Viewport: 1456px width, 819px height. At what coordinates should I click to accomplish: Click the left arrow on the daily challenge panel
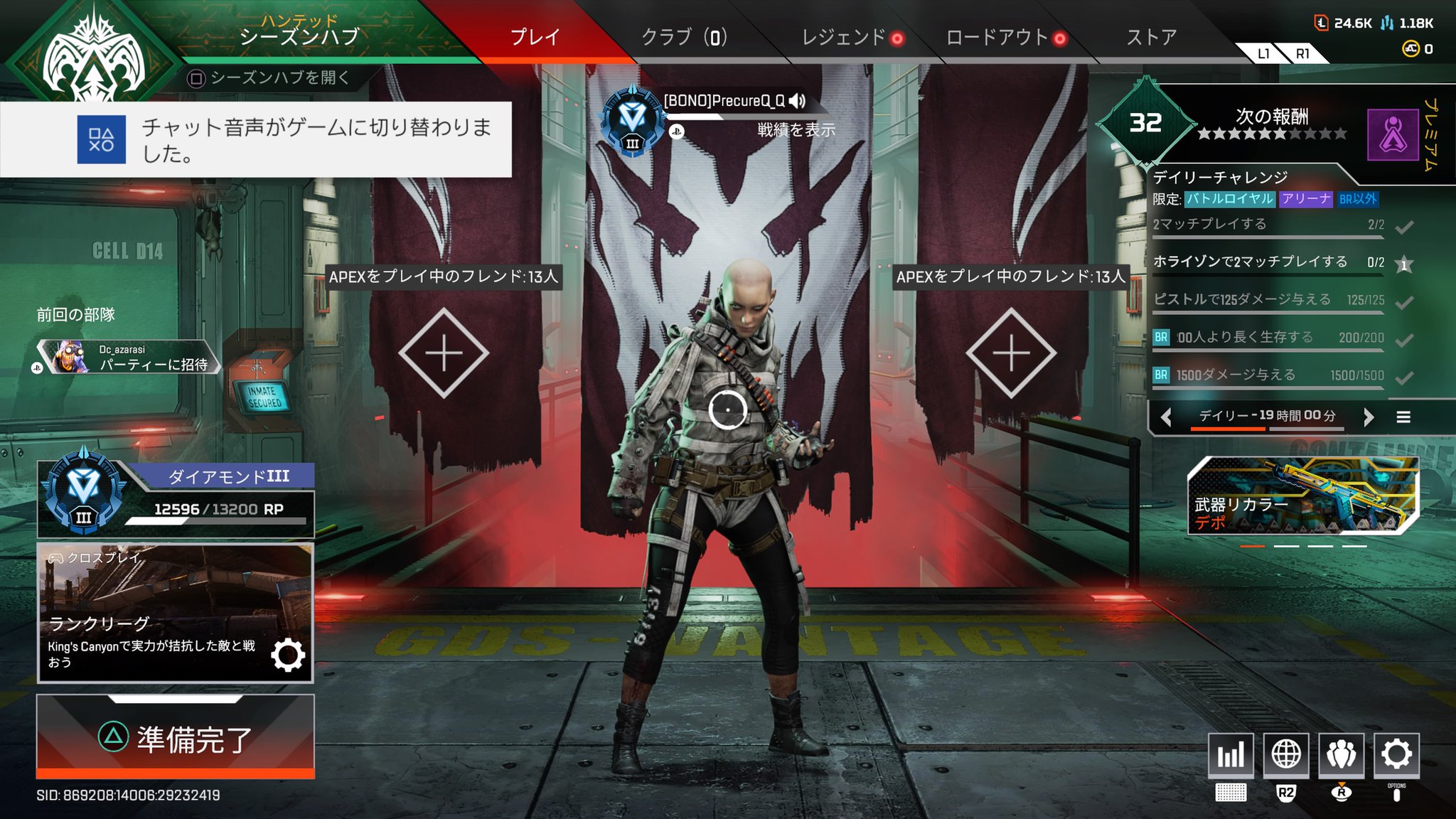[x=1166, y=417]
